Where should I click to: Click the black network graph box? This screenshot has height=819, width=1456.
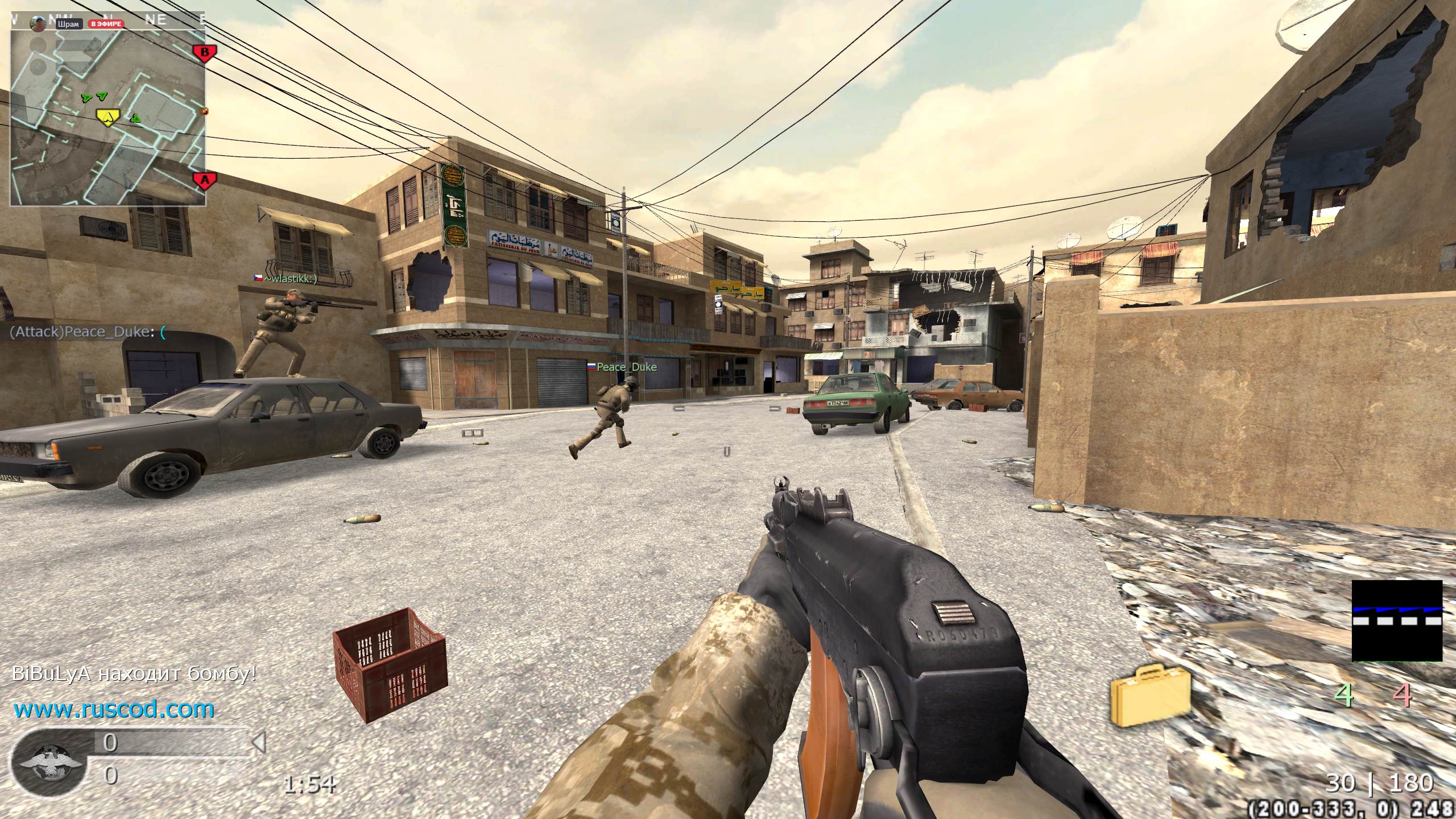coord(1396,621)
